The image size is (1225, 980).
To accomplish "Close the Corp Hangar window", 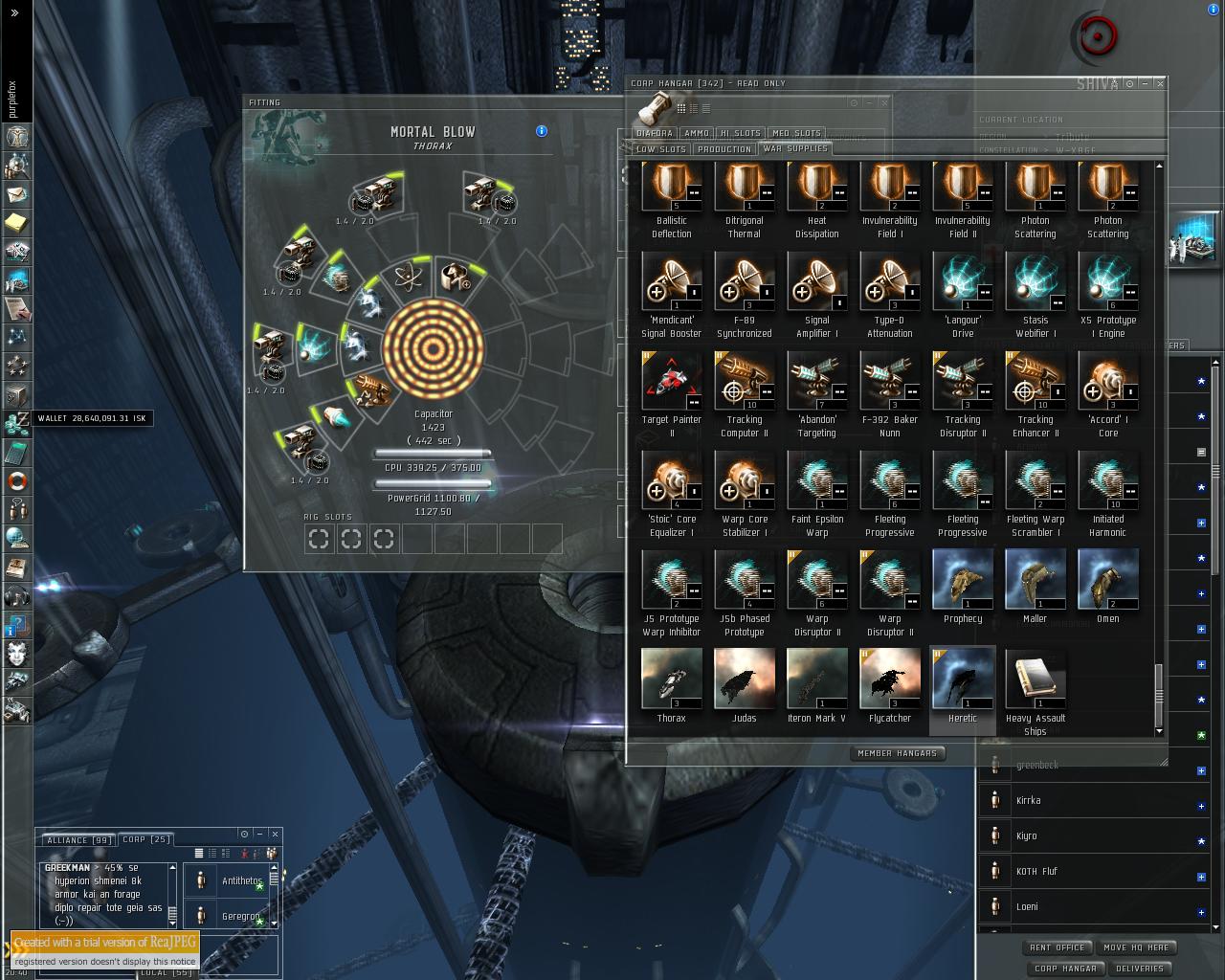I will pyautogui.click(x=1160, y=84).
